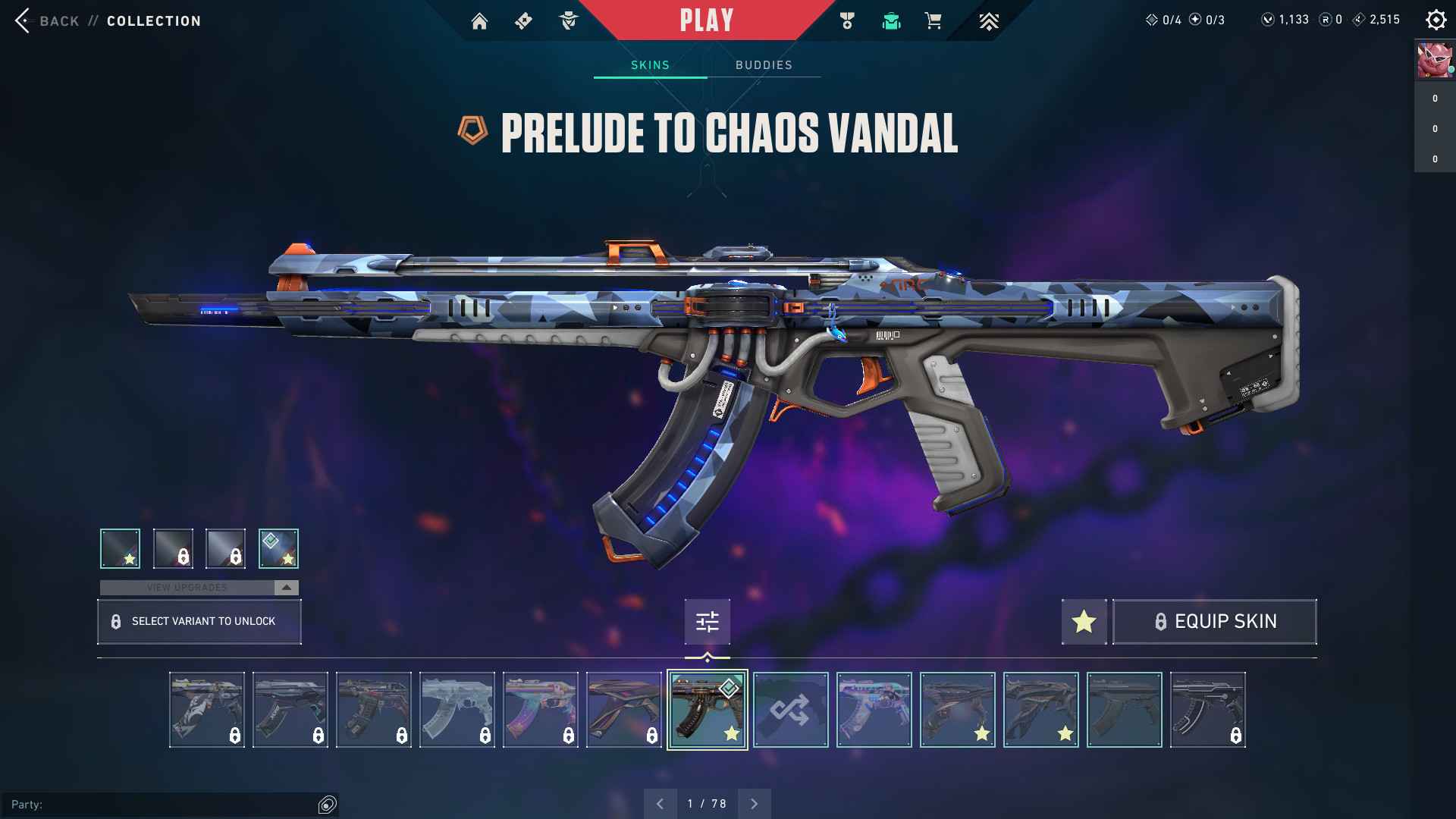
Task: Open the agents menu icon
Action: pos(568,21)
